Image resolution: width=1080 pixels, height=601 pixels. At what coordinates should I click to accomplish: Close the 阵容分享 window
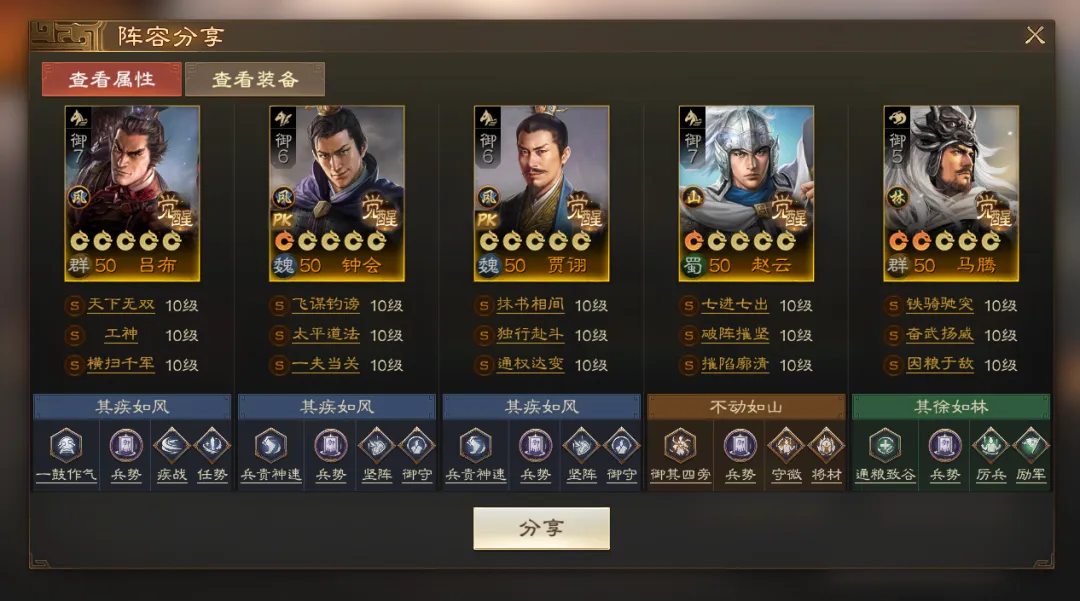pyautogui.click(x=1034, y=36)
